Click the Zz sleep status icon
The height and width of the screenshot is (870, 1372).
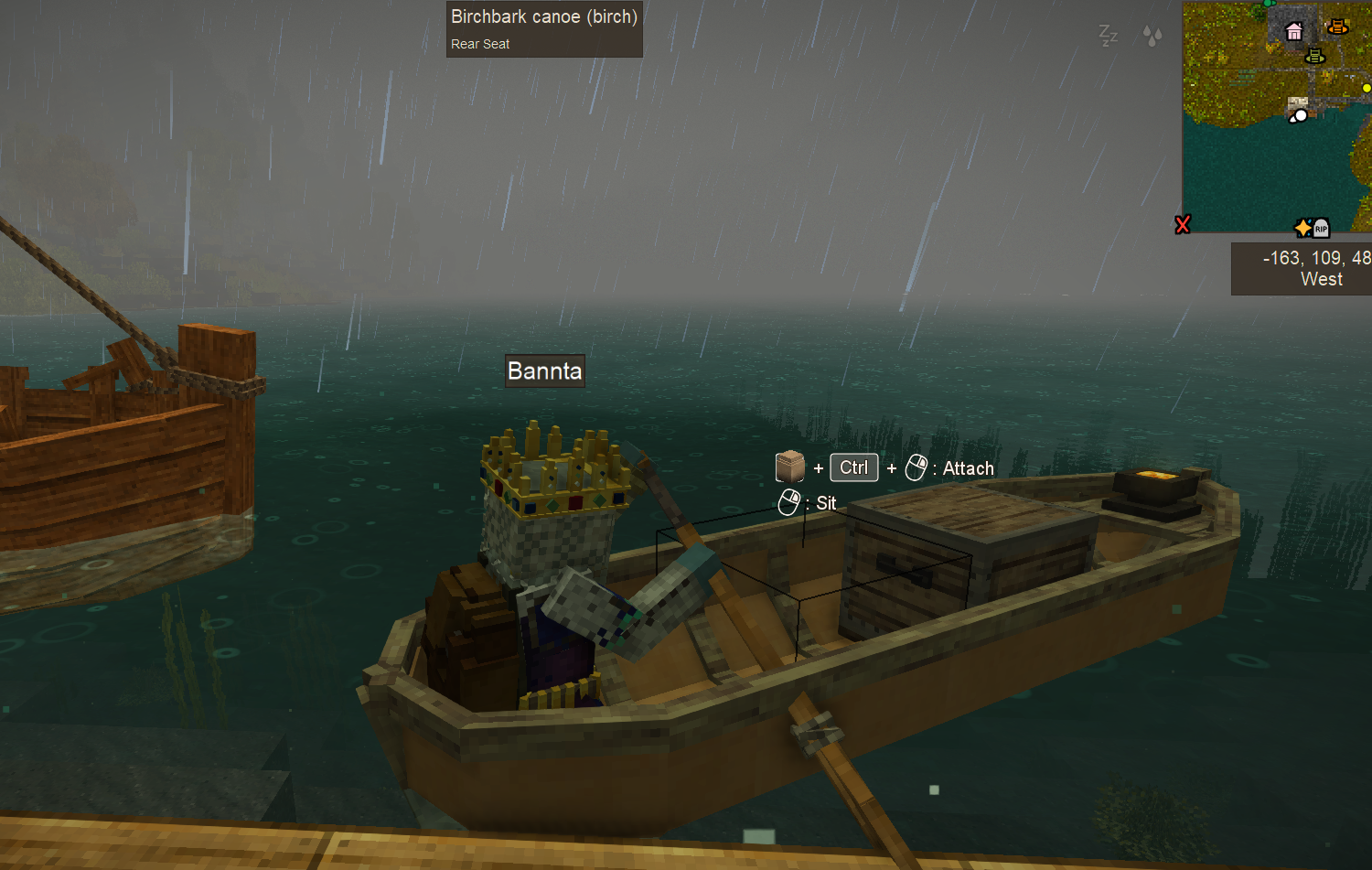1108,36
